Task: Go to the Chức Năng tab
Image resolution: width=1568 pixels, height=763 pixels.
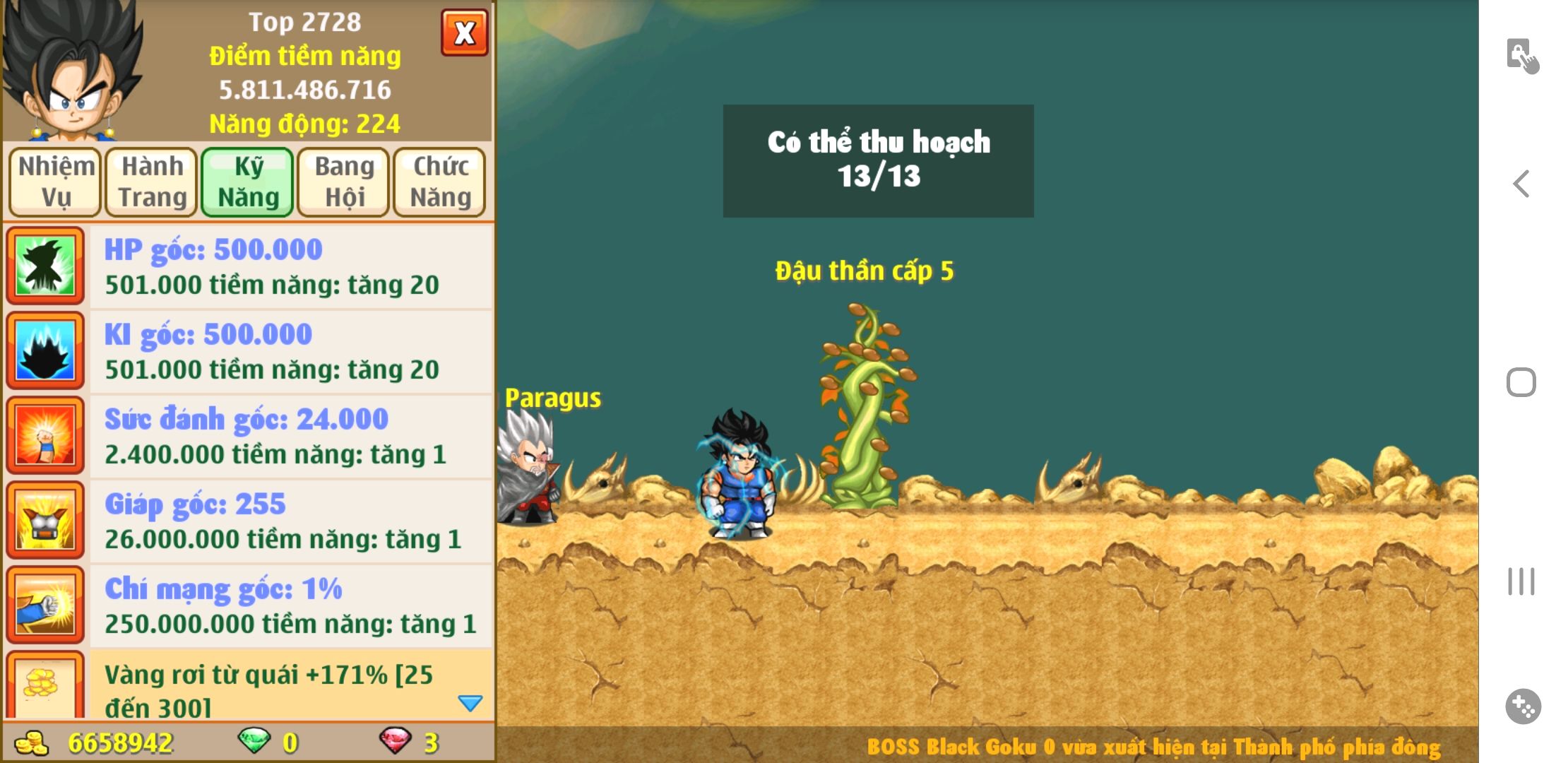Action: coord(440,182)
